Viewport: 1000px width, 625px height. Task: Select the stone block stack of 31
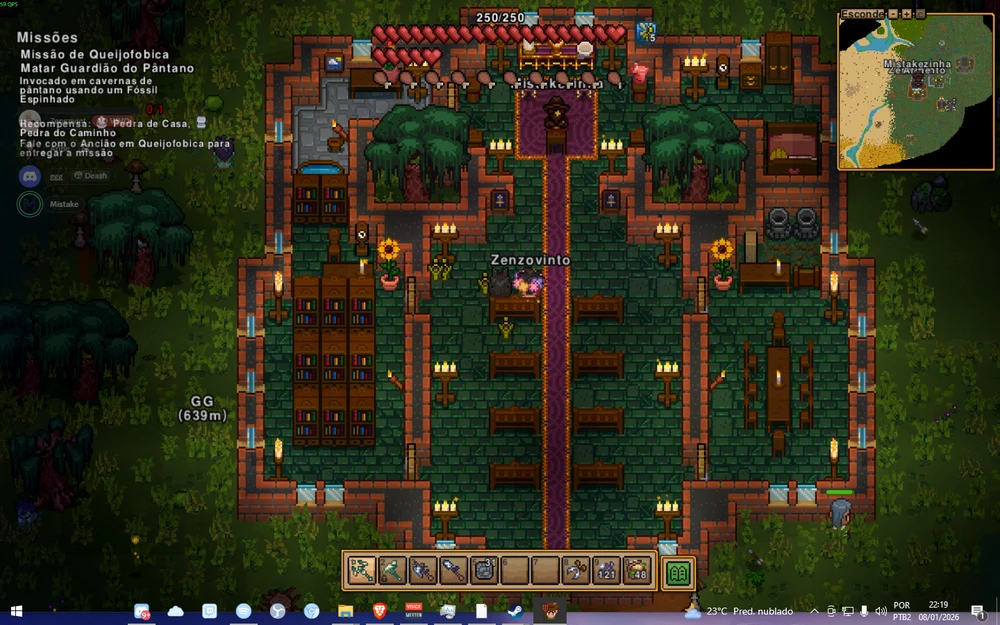[483, 571]
